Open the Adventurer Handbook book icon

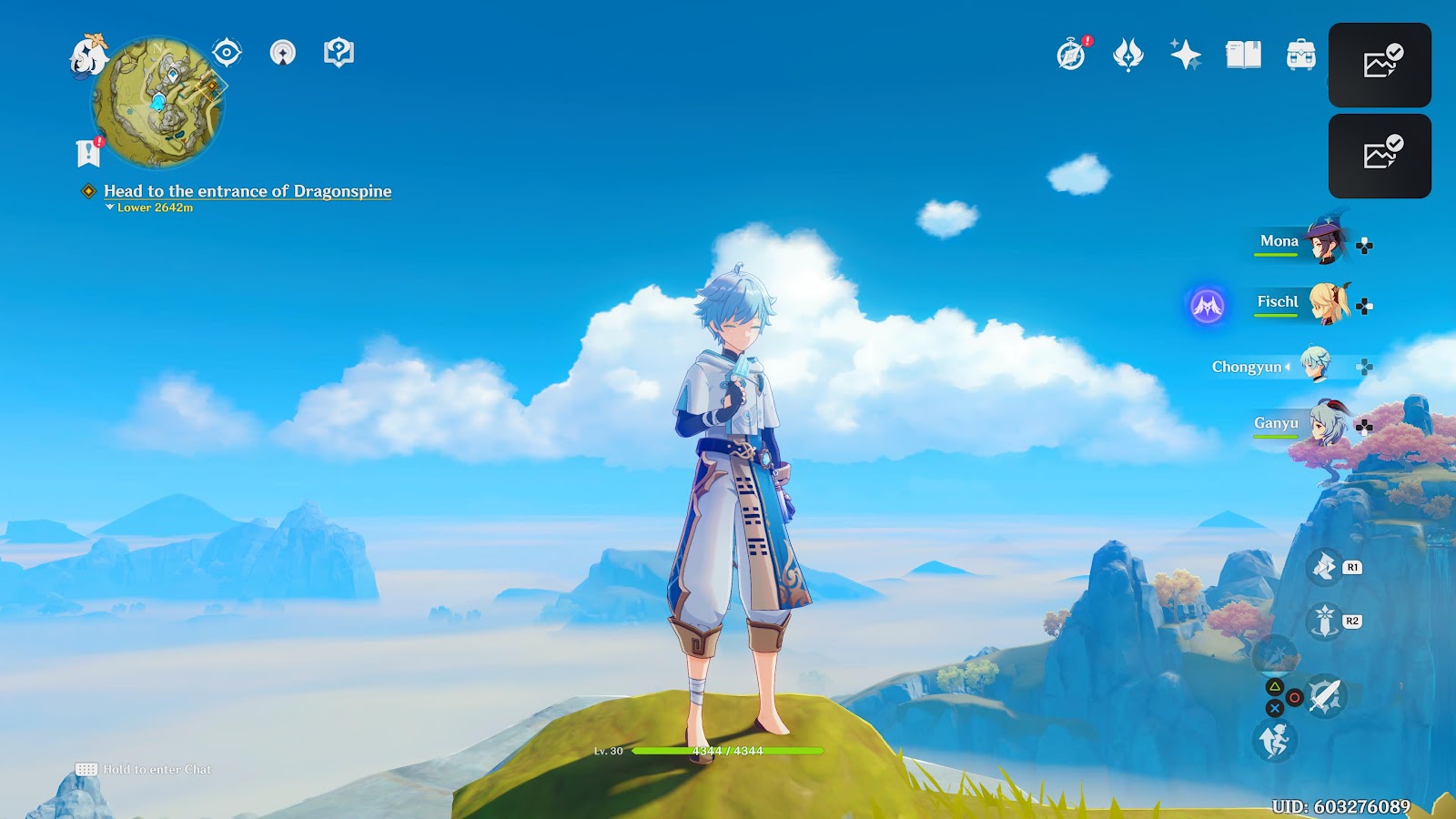1243,55
